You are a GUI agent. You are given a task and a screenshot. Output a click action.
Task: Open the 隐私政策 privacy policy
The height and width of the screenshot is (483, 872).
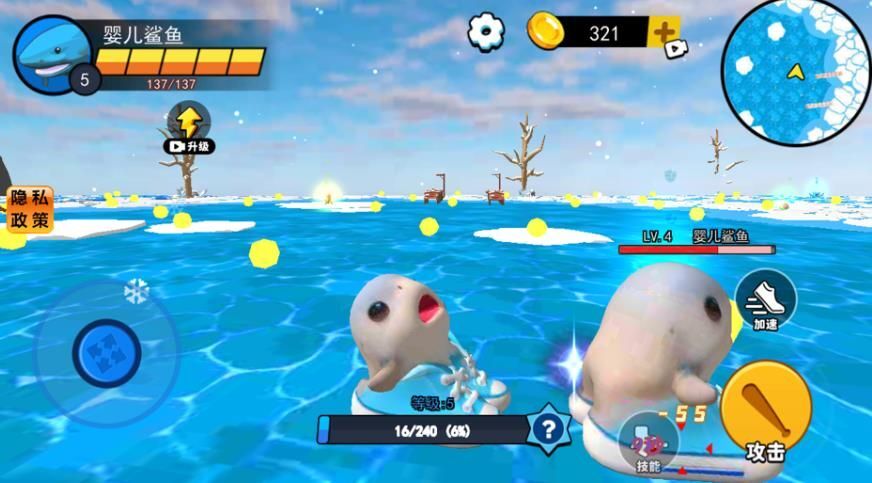tap(28, 209)
